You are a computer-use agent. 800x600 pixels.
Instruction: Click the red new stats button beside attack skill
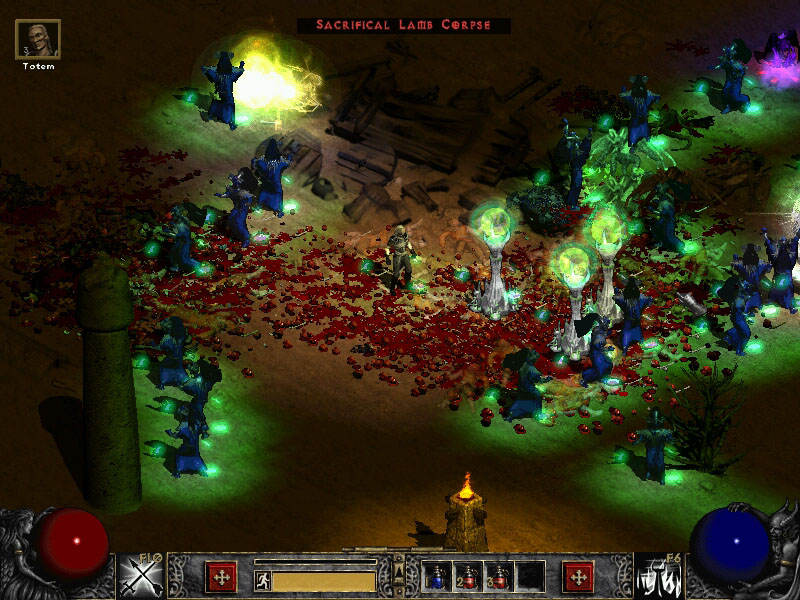[221, 577]
